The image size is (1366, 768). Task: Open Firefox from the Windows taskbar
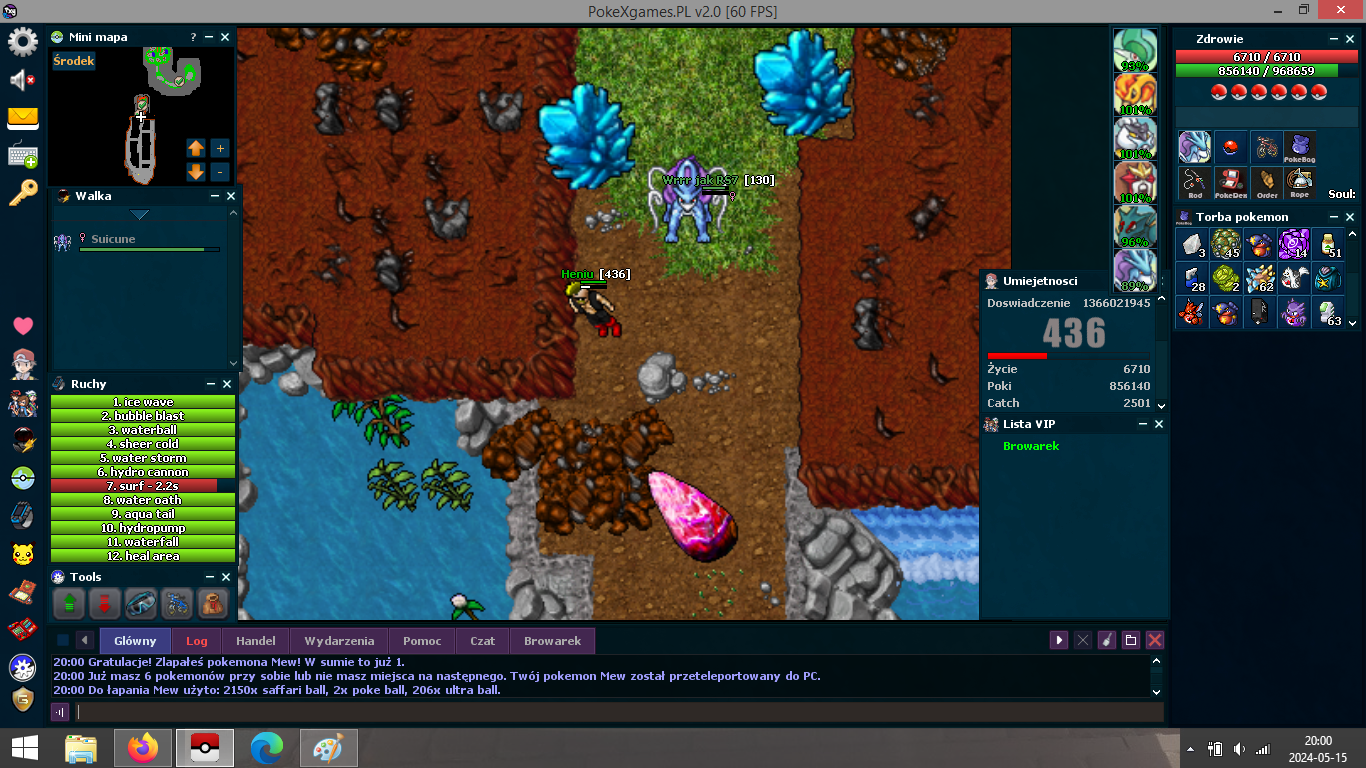(x=143, y=748)
